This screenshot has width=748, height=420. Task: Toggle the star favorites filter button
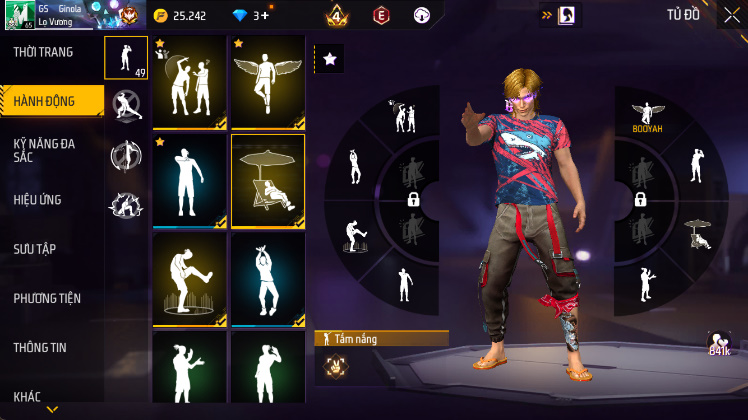pyautogui.click(x=329, y=60)
